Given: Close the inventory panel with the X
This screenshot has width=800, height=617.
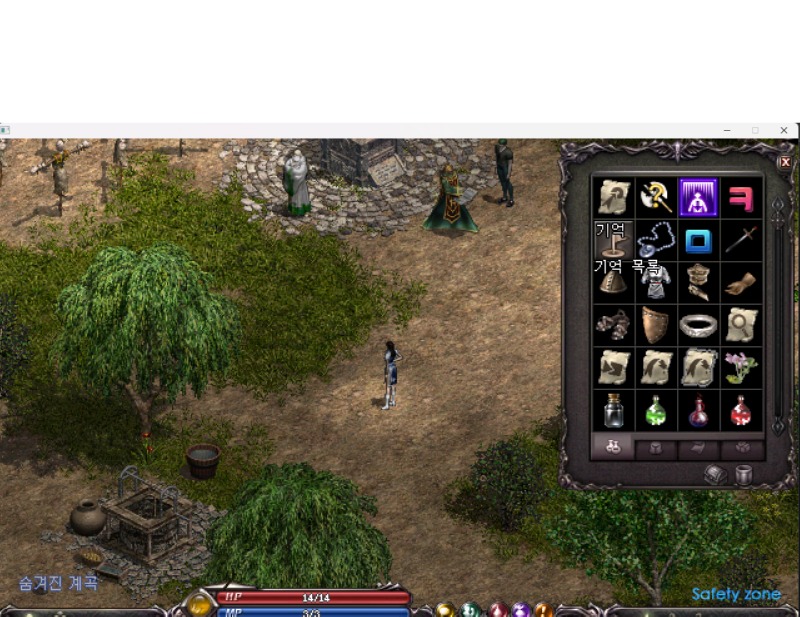Looking at the screenshot, I should click(784, 162).
